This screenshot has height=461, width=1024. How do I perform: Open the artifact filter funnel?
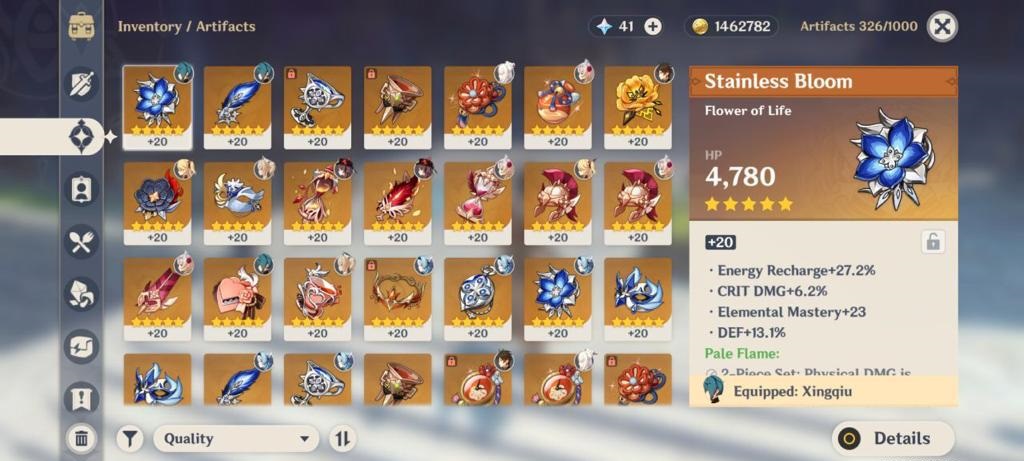click(x=130, y=438)
